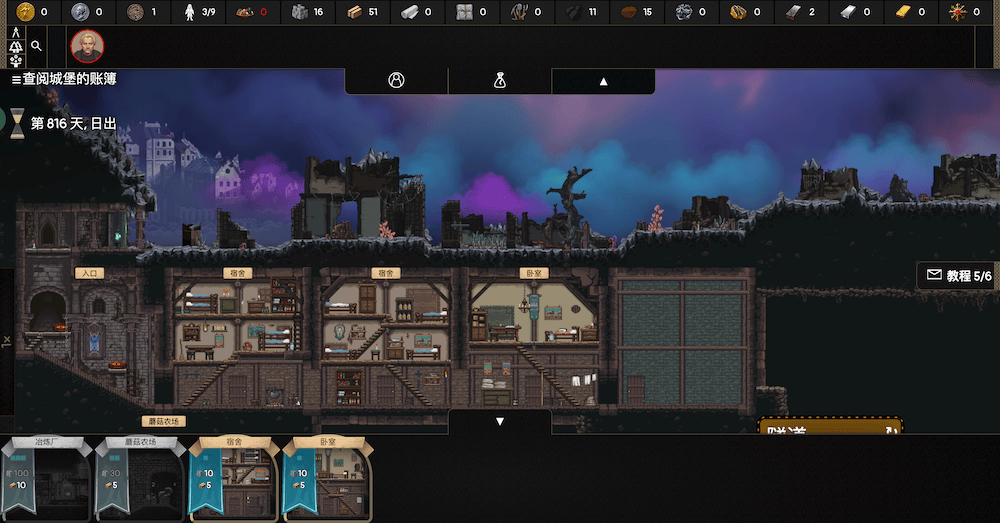Toggle bottom build panel with down arrow

coord(500,421)
